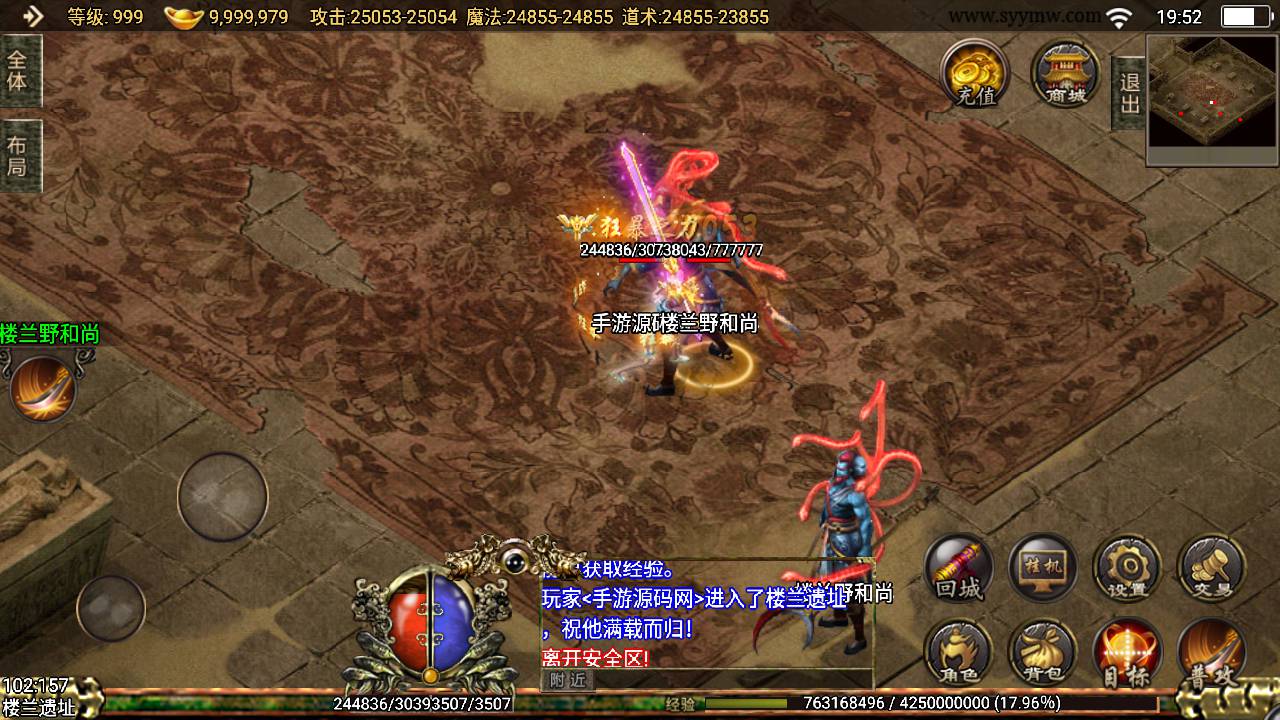Open the 设置 settings gear
The width and height of the screenshot is (1280, 720).
point(1127,570)
